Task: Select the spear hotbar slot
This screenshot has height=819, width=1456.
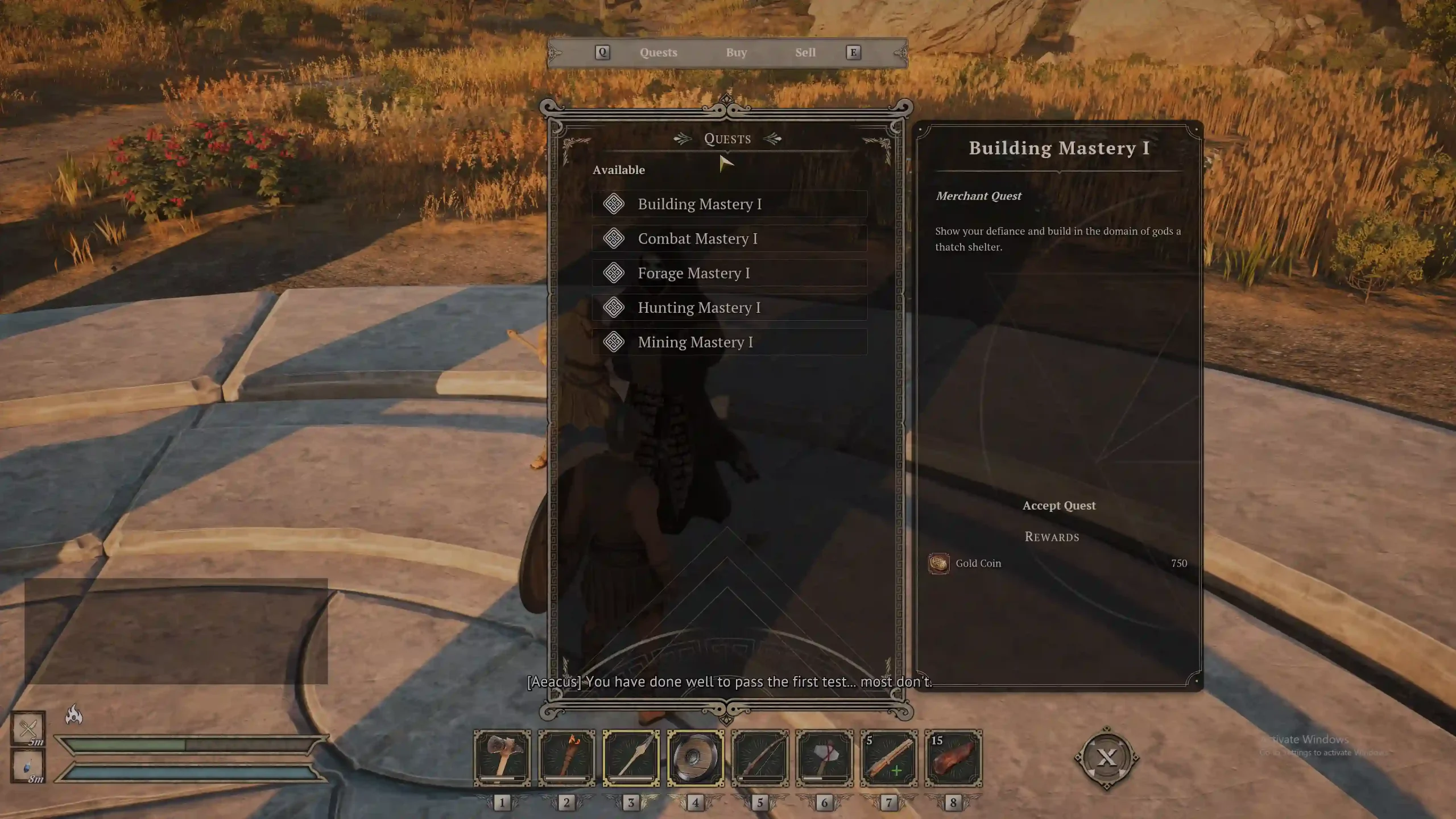Action: pos(631,758)
